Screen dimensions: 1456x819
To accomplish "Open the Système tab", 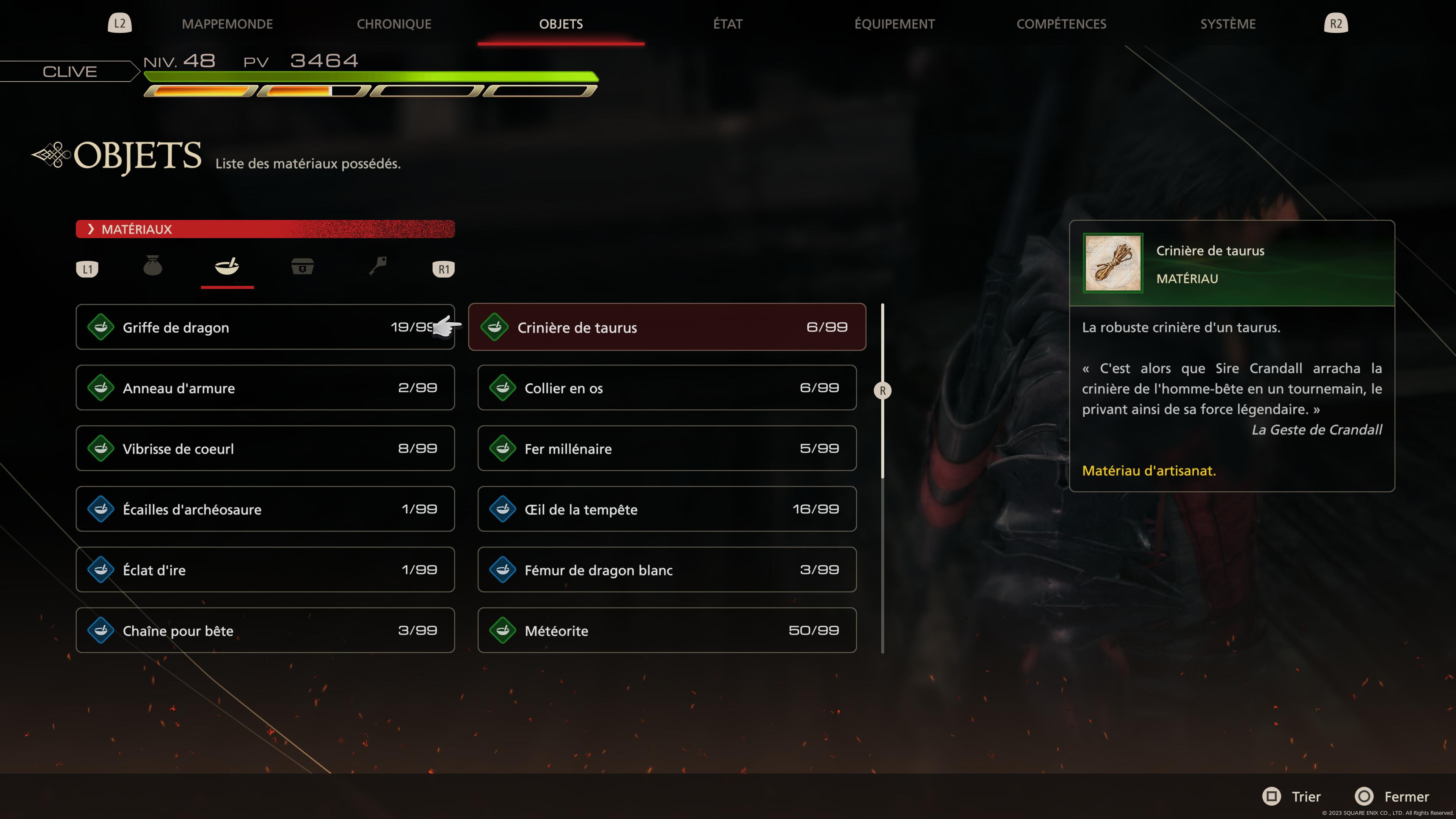I will pos(1228,24).
